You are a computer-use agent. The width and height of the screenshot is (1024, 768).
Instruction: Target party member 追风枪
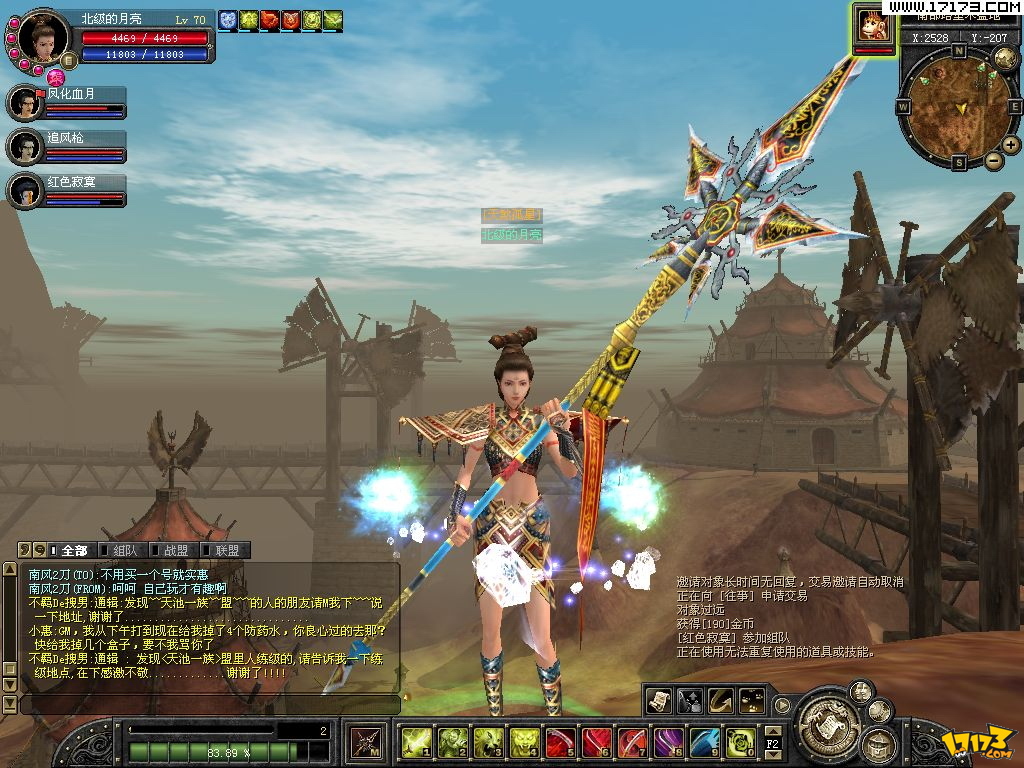tap(24, 147)
